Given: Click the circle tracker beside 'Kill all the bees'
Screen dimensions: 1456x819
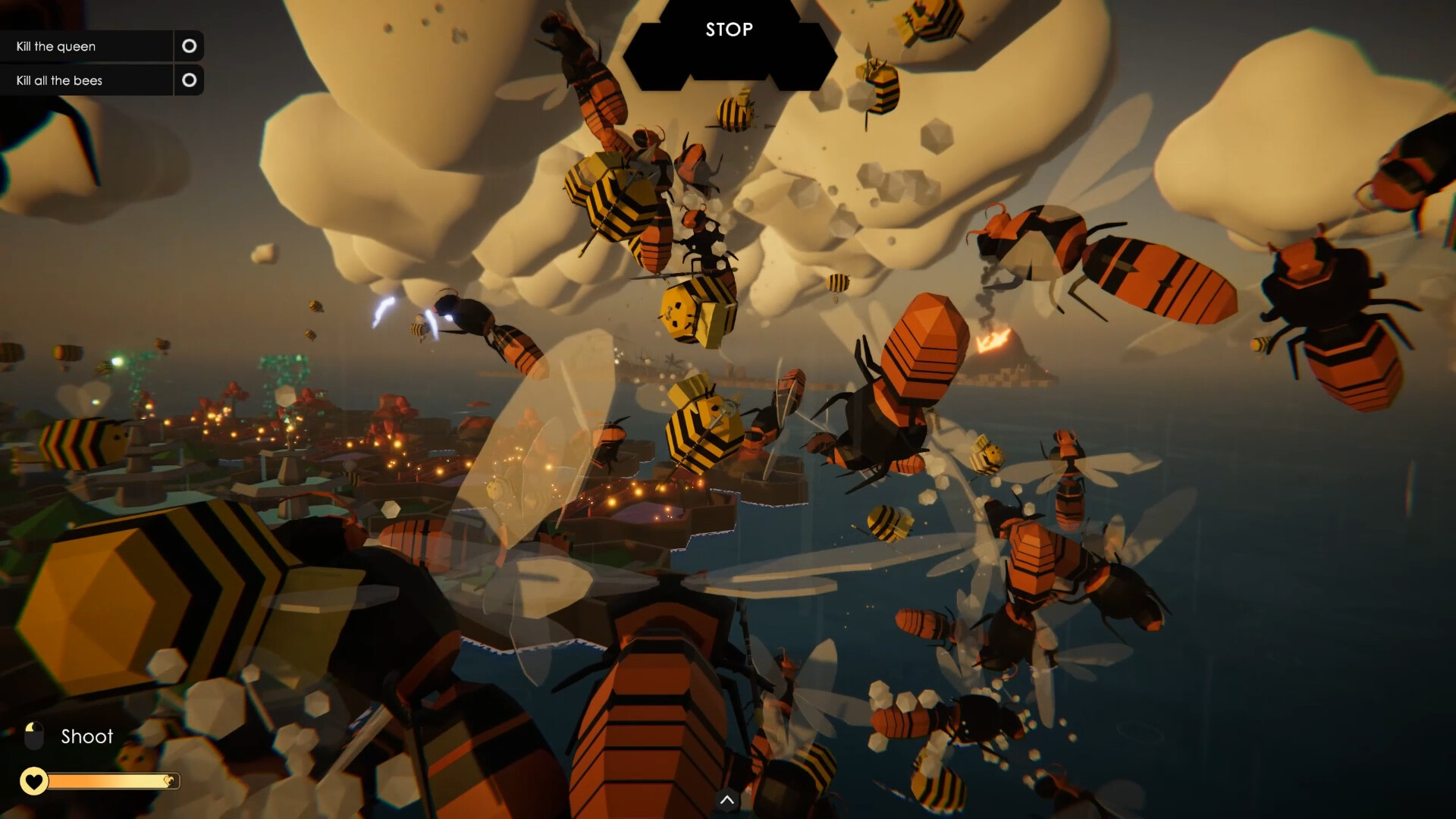Looking at the screenshot, I should pyautogui.click(x=189, y=80).
